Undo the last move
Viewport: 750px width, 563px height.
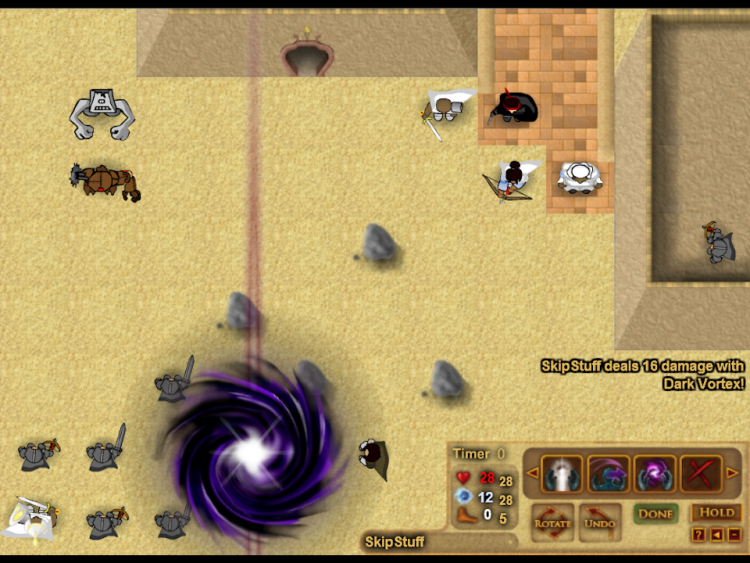tap(599, 521)
